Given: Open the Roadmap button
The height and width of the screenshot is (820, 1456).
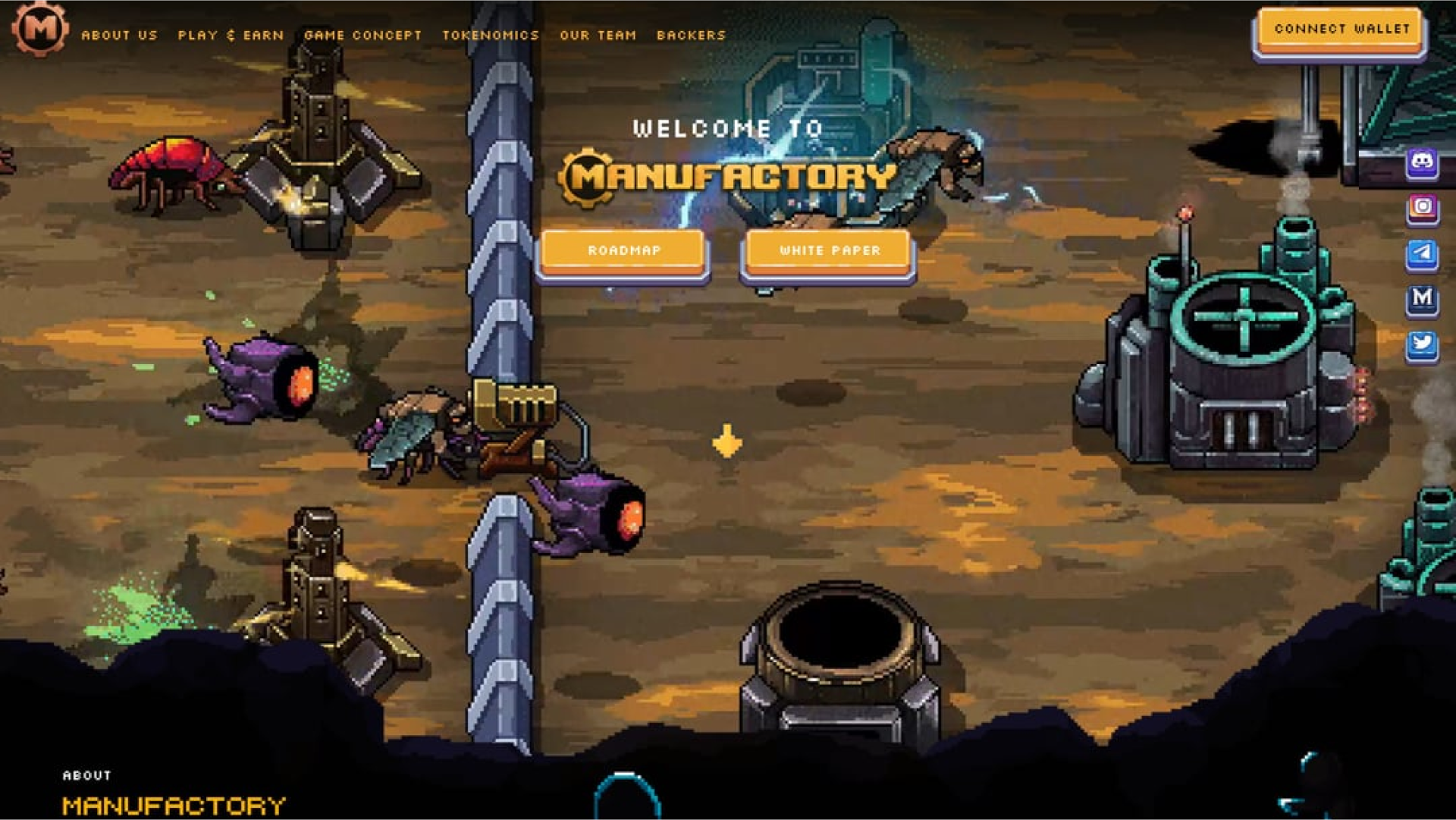Looking at the screenshot, I should [623, 250].
